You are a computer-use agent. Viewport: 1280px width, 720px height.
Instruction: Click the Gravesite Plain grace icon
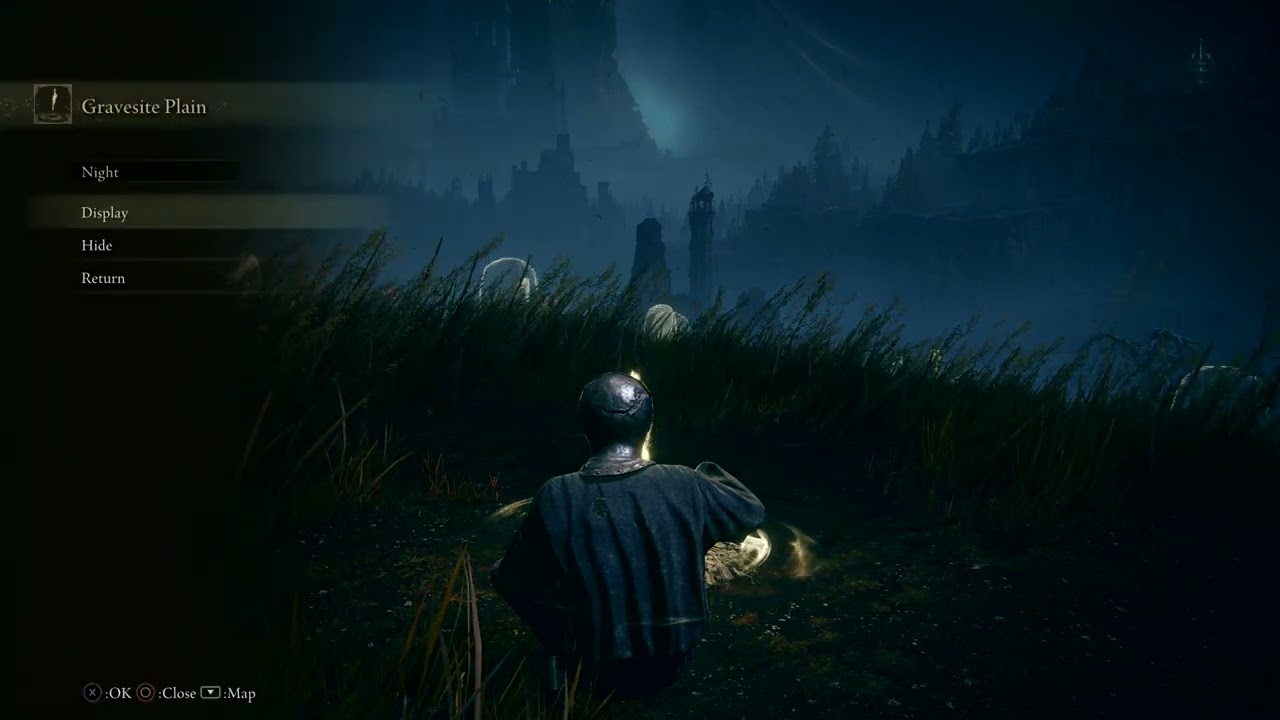pyautogui.click(x=52, y=104)
